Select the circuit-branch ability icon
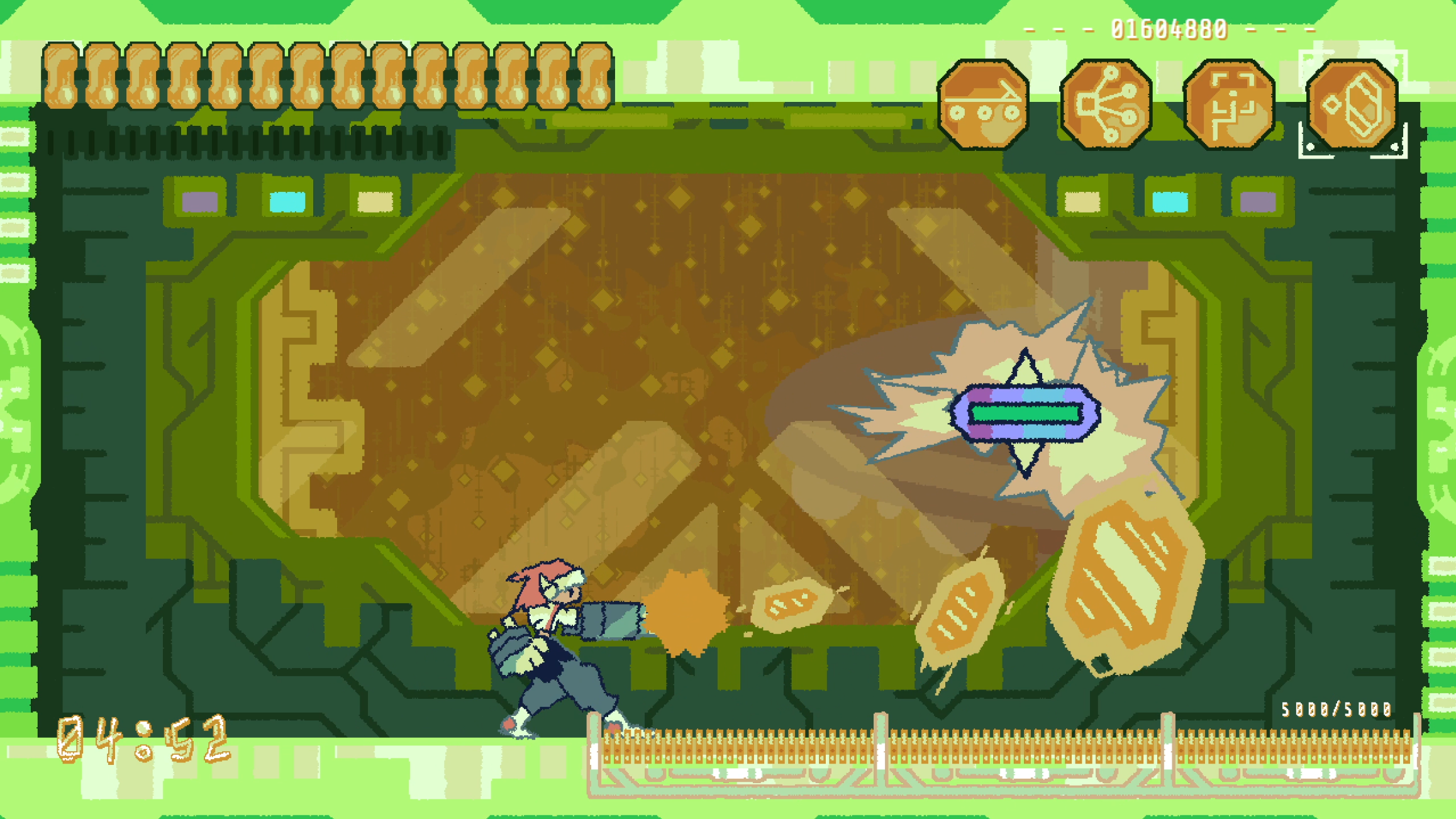The height and width of the screenshot is (819, 1456). [x=1106, y=103]
